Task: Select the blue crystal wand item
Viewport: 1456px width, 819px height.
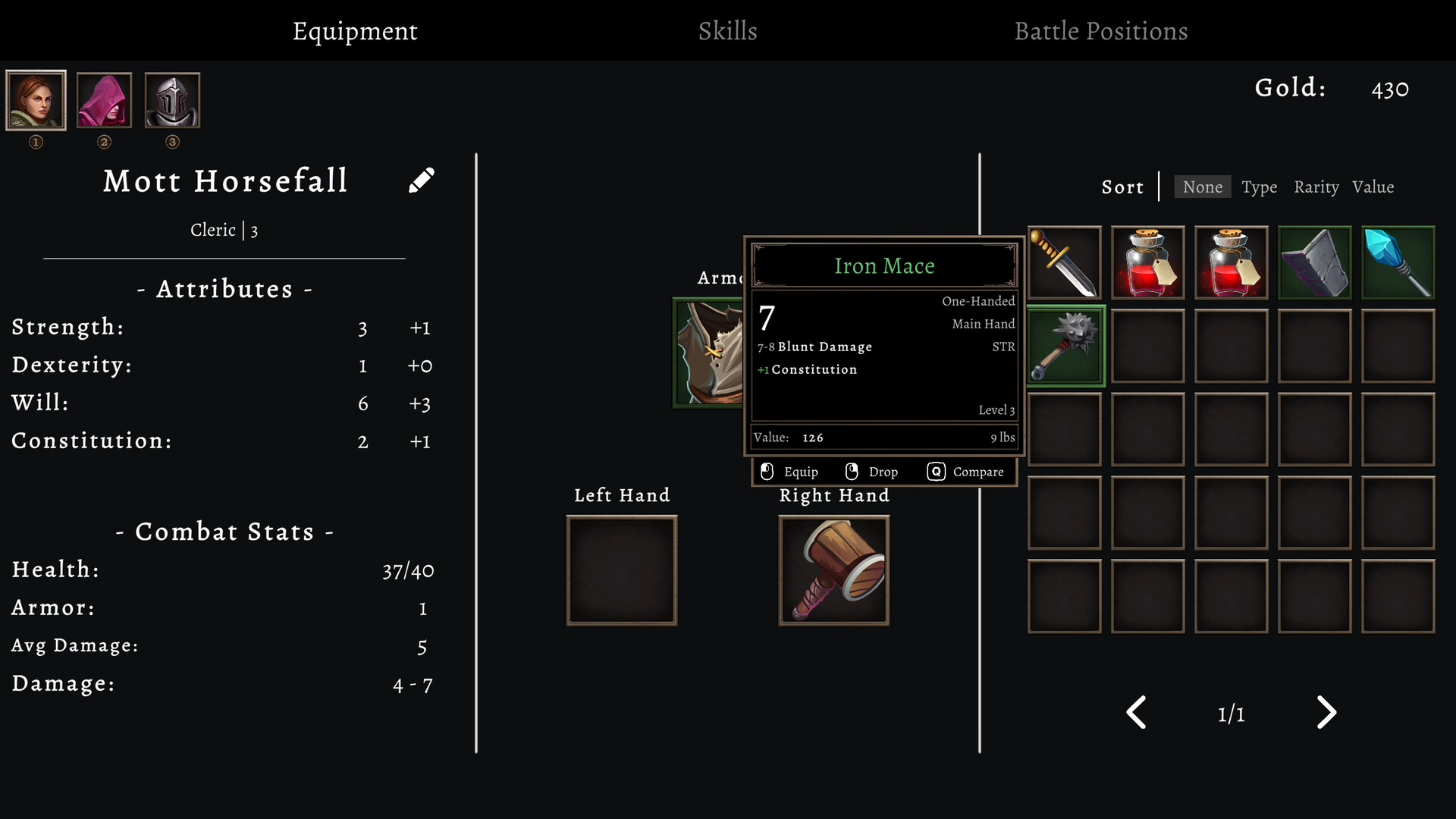Action: tap(1398, 262)
